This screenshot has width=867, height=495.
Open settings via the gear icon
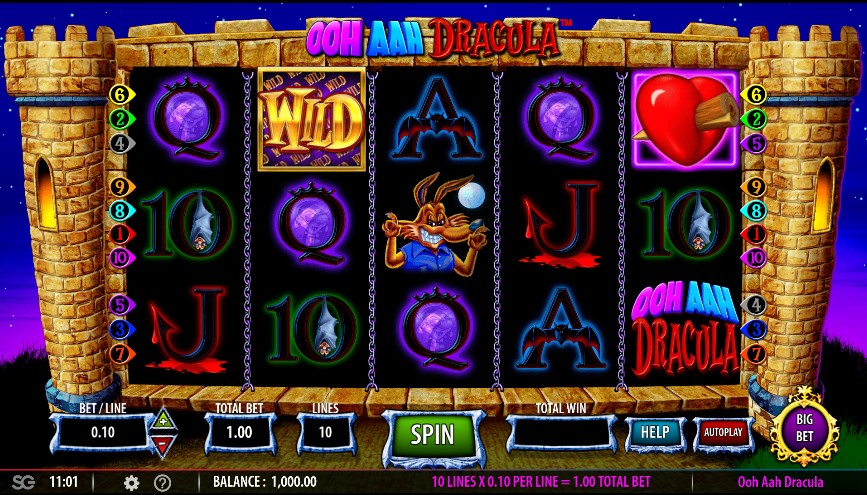[131, 482]
